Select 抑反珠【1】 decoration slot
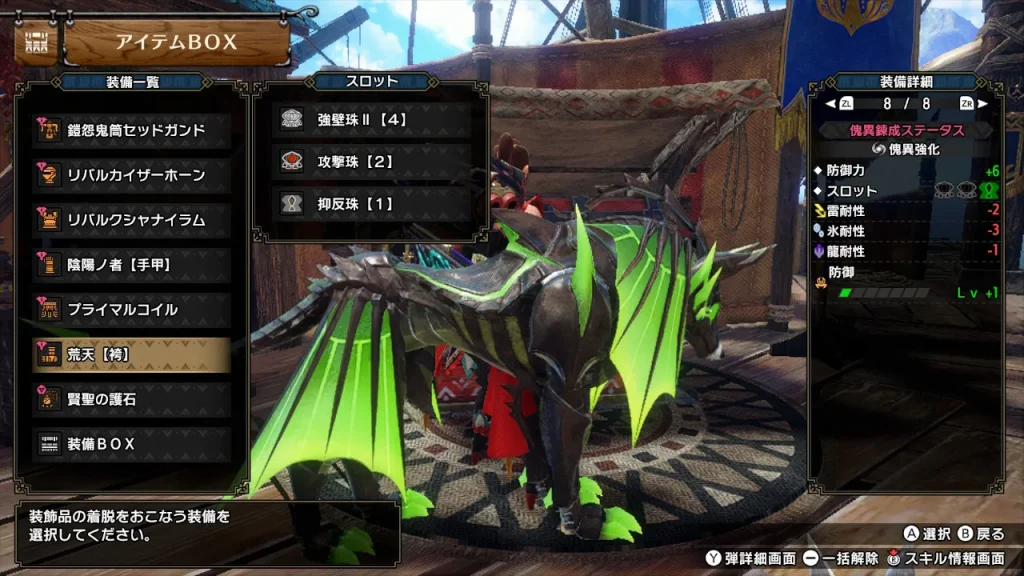This screenshot has width=1024, height=576. pos(372,203)
